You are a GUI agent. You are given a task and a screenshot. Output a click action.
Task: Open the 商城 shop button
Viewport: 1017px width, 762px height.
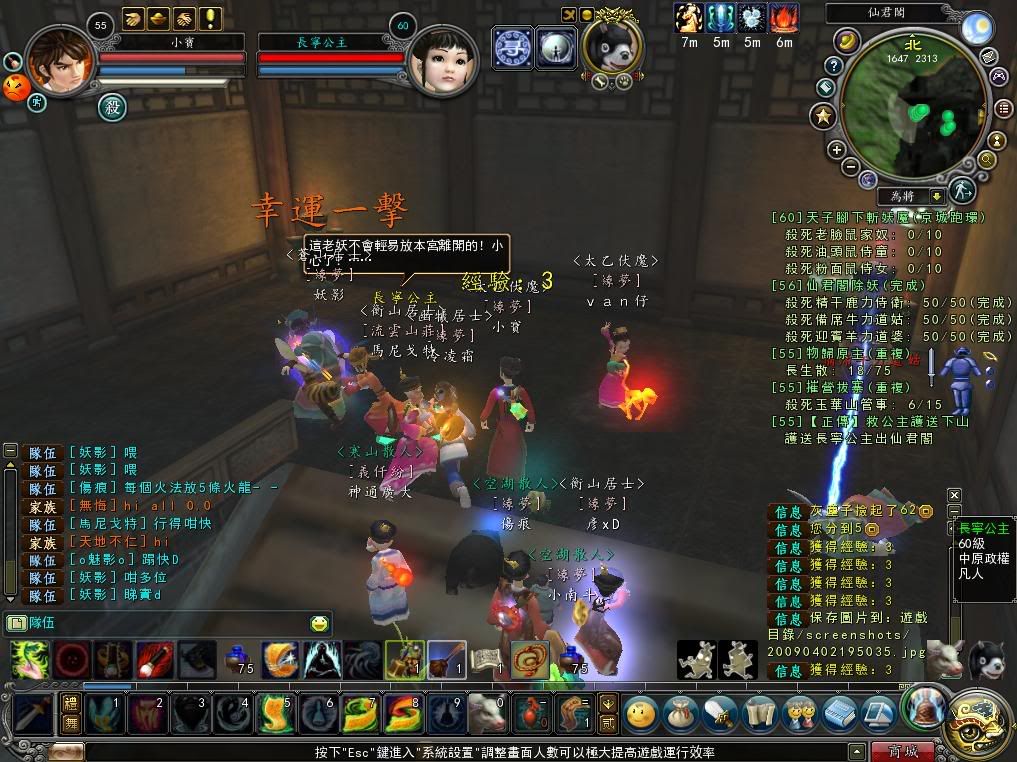(902, 751)
